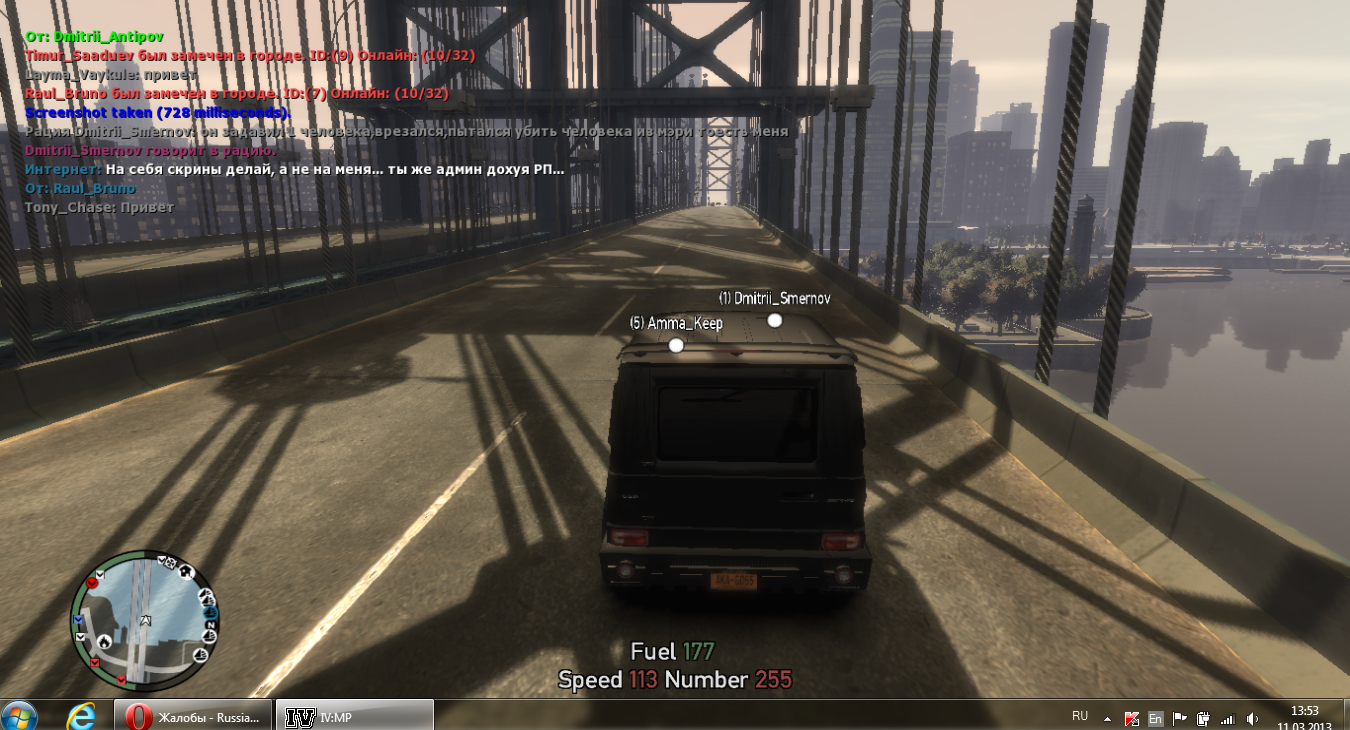Image resolution: width=1350 pixels, height=730 pixels.
Task: Select the IV:MP taskbar window button
Action: pos(353,716)
